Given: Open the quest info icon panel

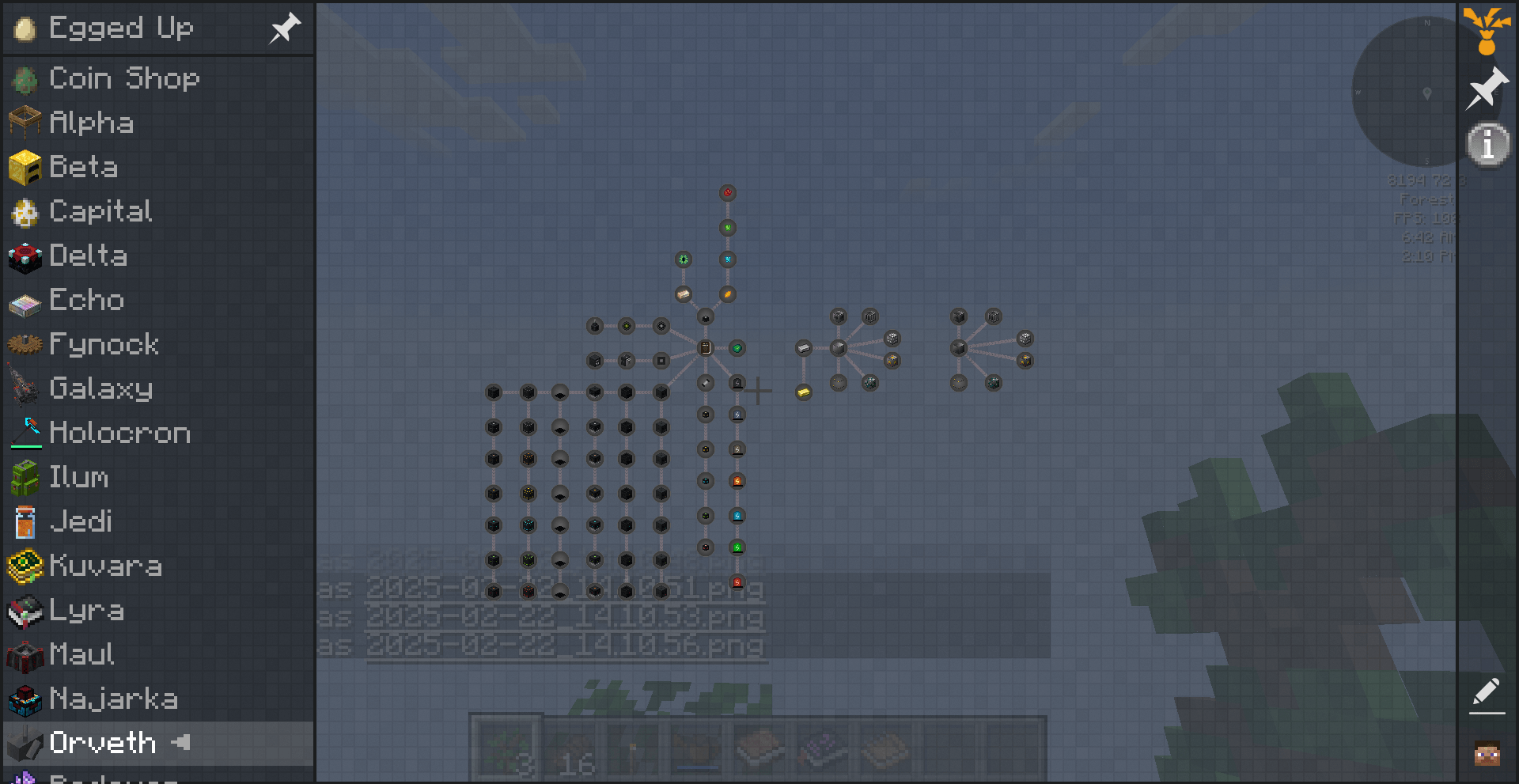Looking at the screenshot, I should click(1487, 143).
